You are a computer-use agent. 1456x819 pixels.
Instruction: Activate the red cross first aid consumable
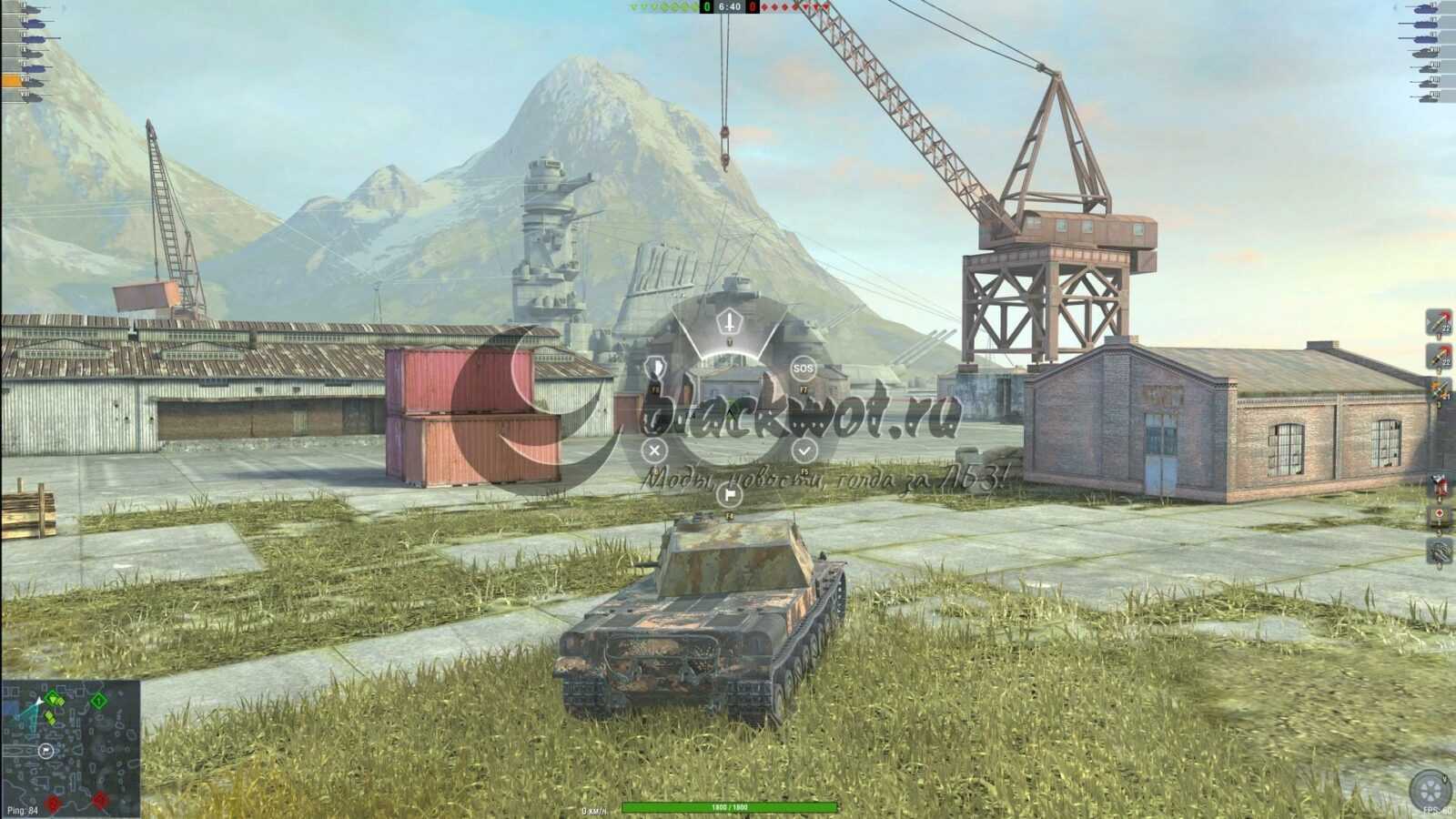click(x=1439, y=516)
